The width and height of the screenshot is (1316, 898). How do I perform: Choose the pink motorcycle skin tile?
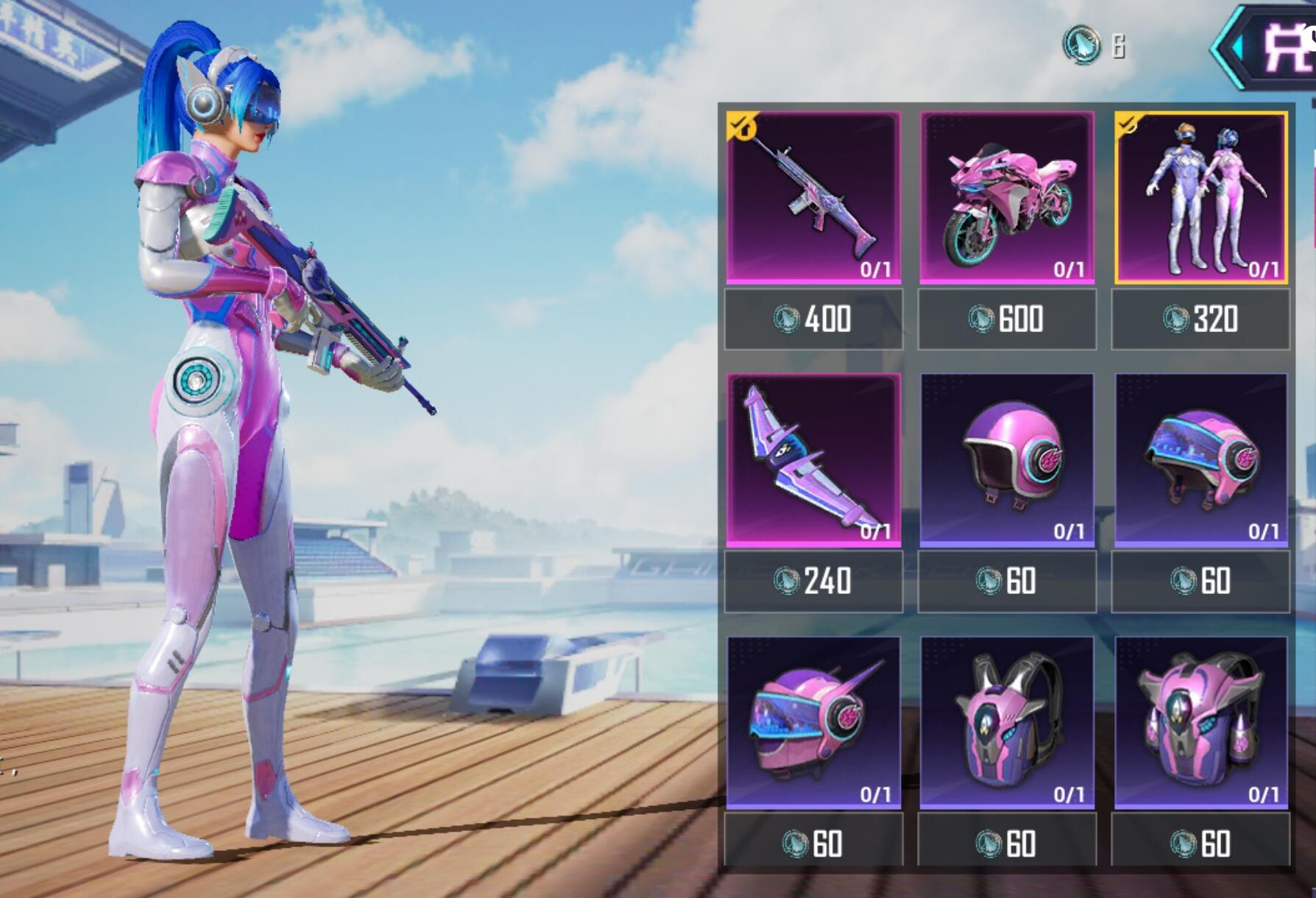pyautogui.click(x=1007, y=197)
